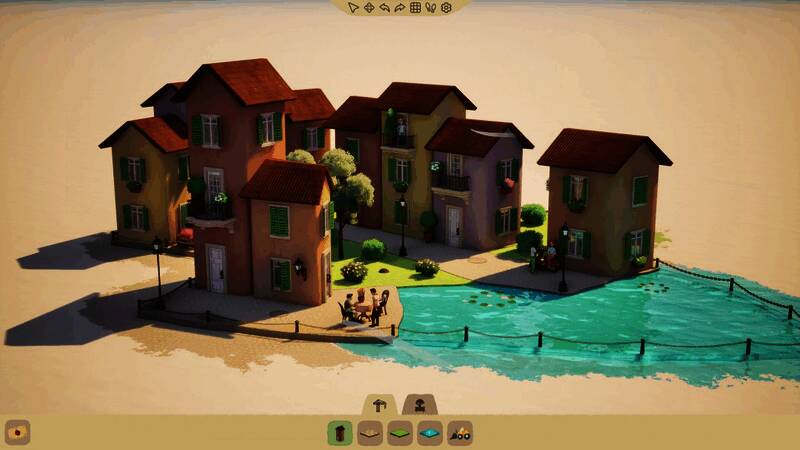800x450 pixels.
Task: Choose the sand terrain tile
Action: click(370, 433)
